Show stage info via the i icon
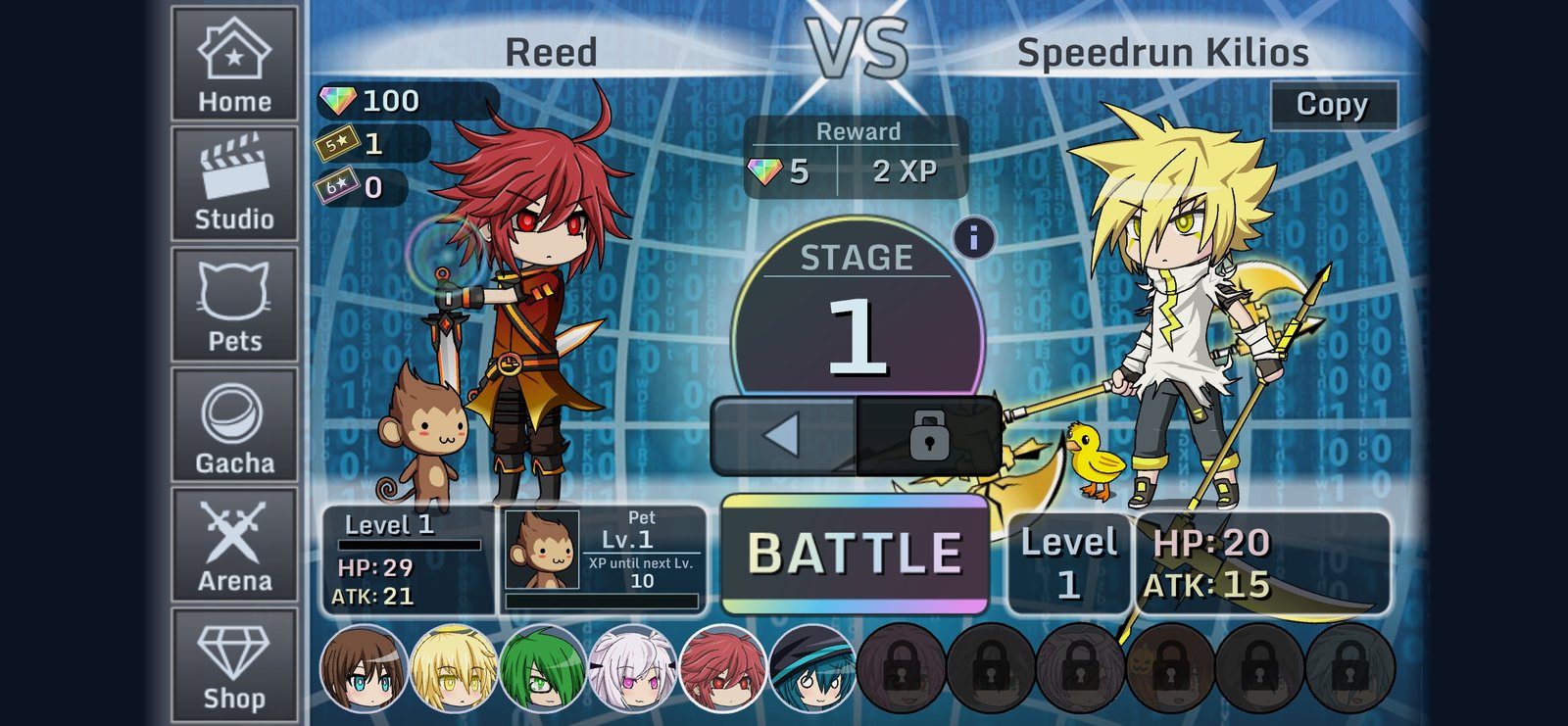 973,238
